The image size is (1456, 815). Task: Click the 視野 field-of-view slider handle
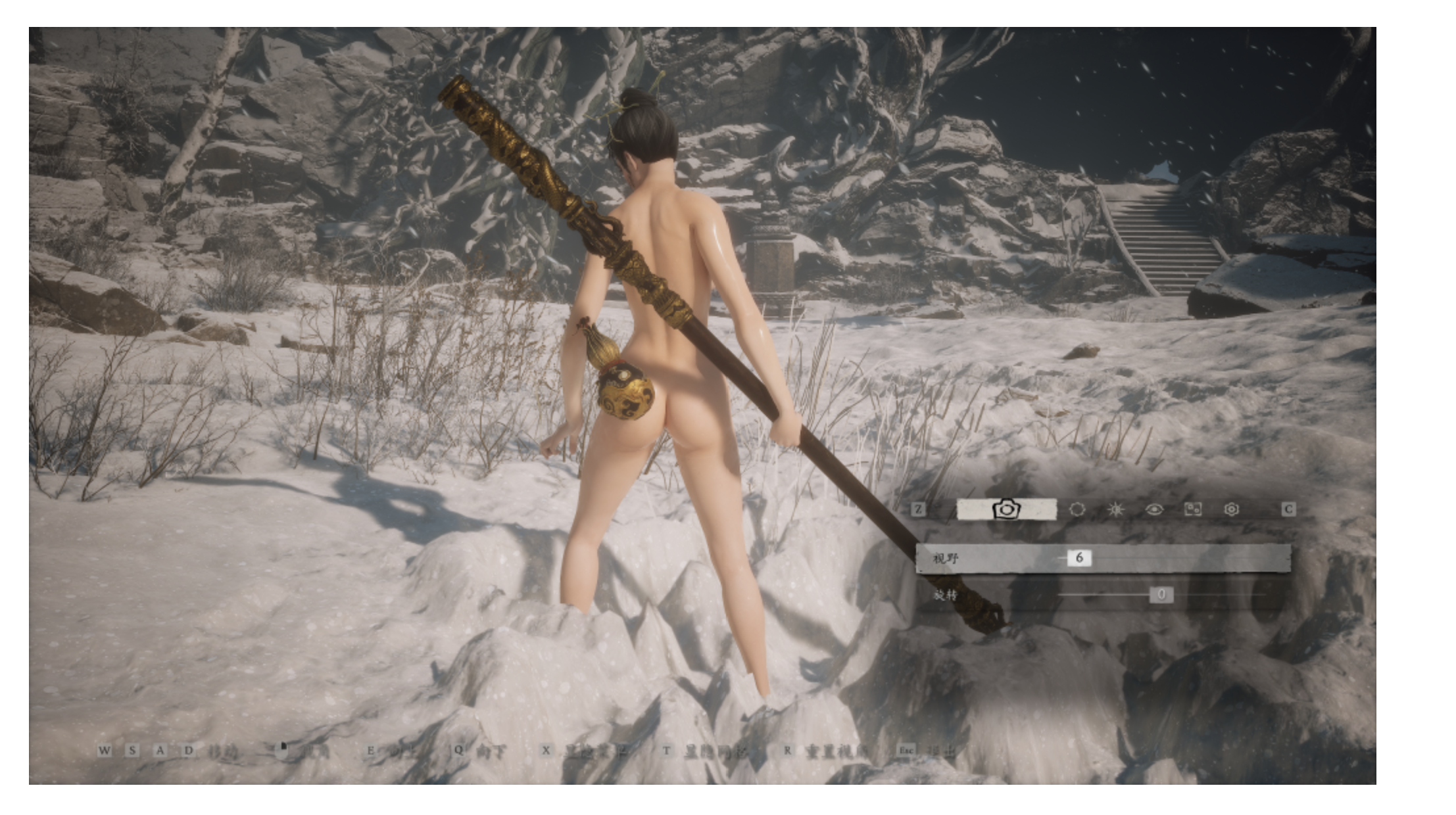(x=1079, y=558)
